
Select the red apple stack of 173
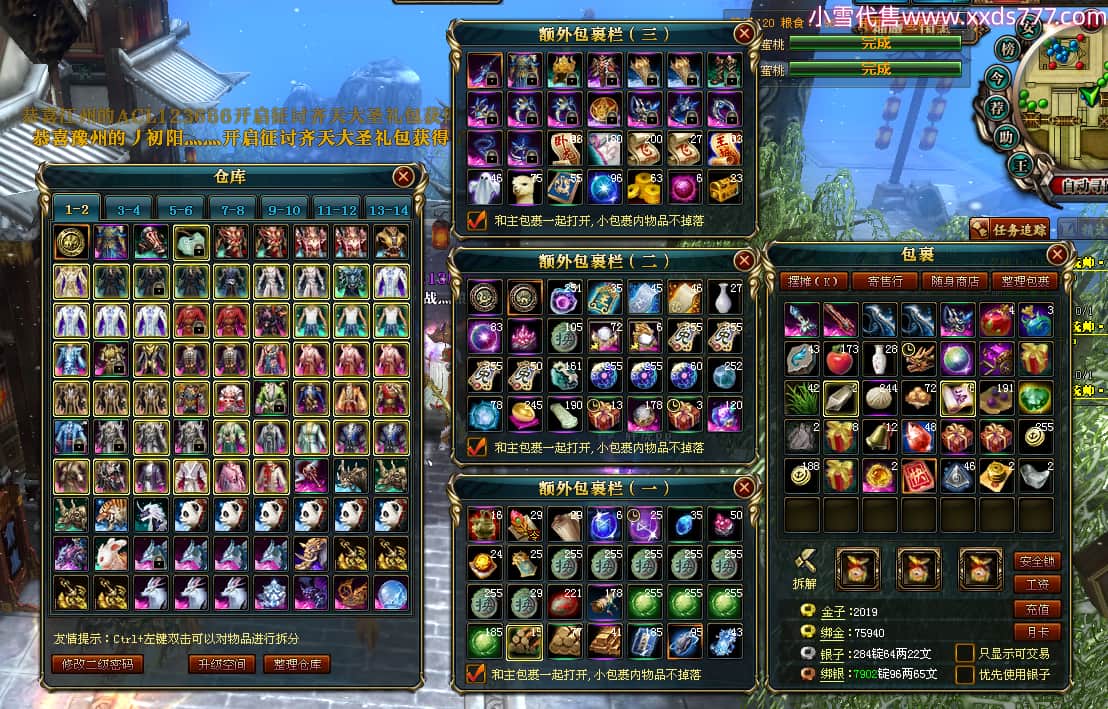pyautogui.click(x=840, y=358)
